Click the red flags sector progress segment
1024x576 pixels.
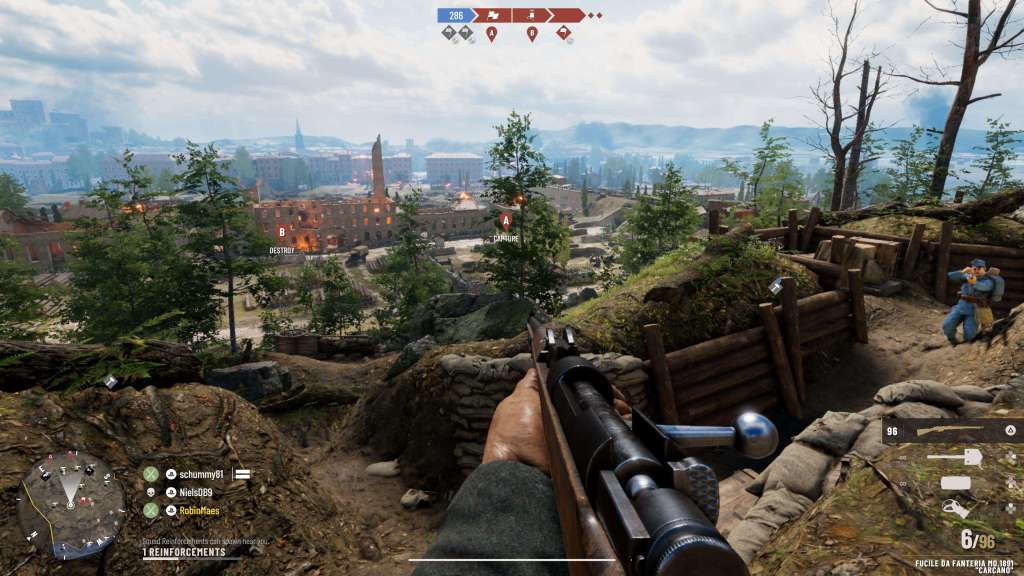click(491, 15)
